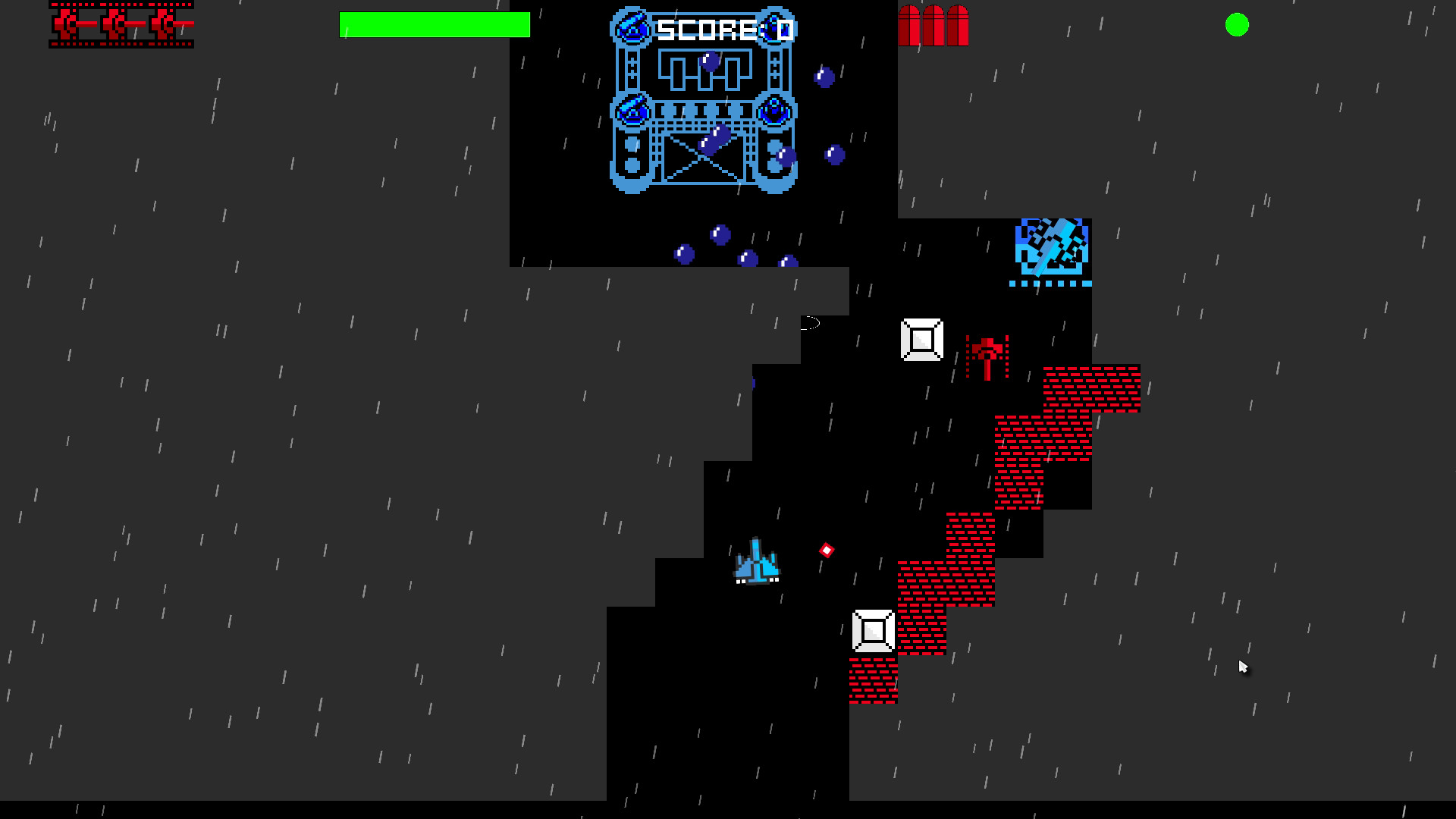Click the boss's top-left cannon pod

(632, 27)
